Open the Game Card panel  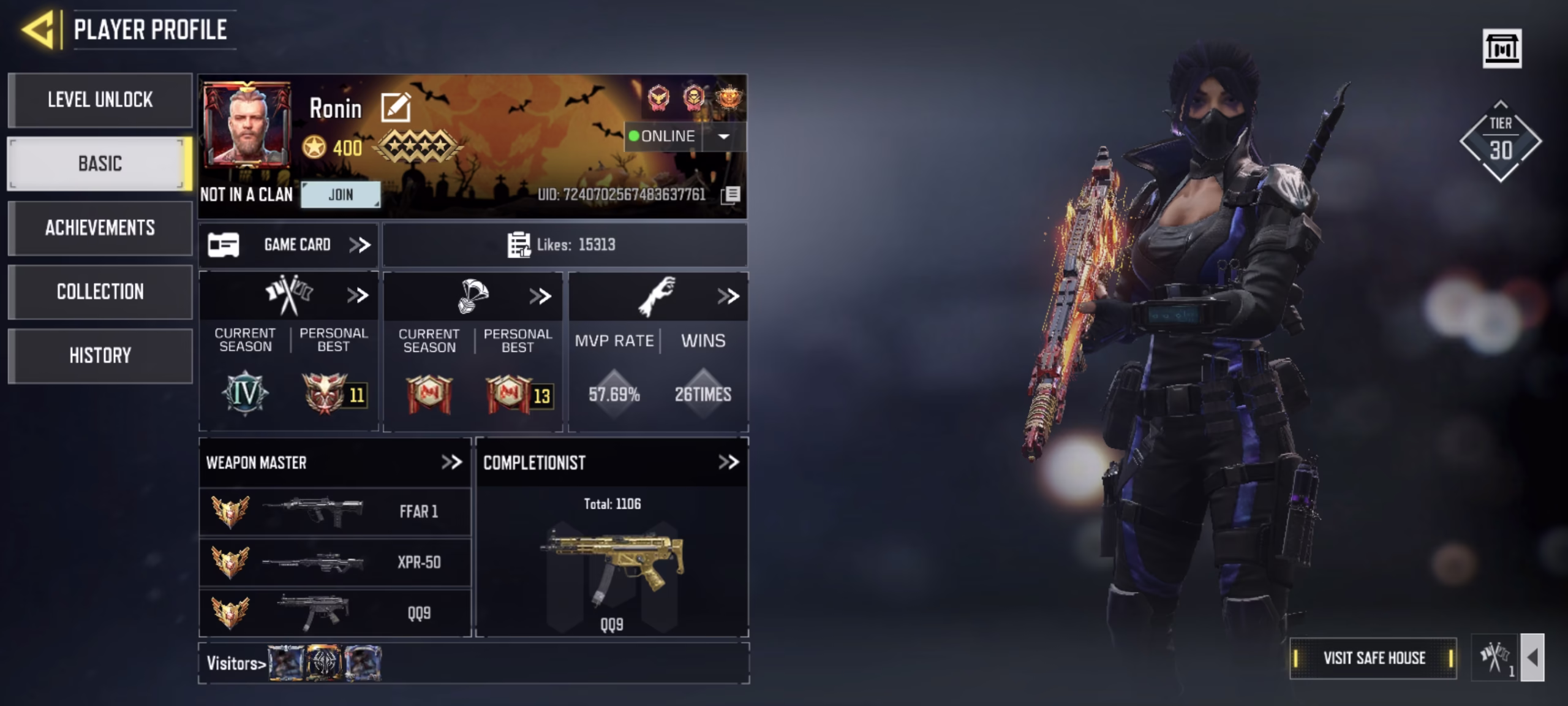(288, 245)
